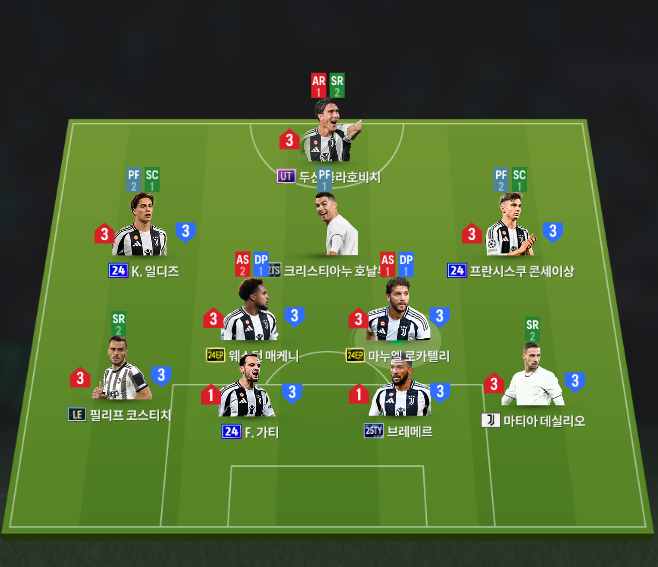This screenshot has height=567, width=658.
Task: Select midfielder 웨스턴 매케니
Action: click(x=250, y=313)
